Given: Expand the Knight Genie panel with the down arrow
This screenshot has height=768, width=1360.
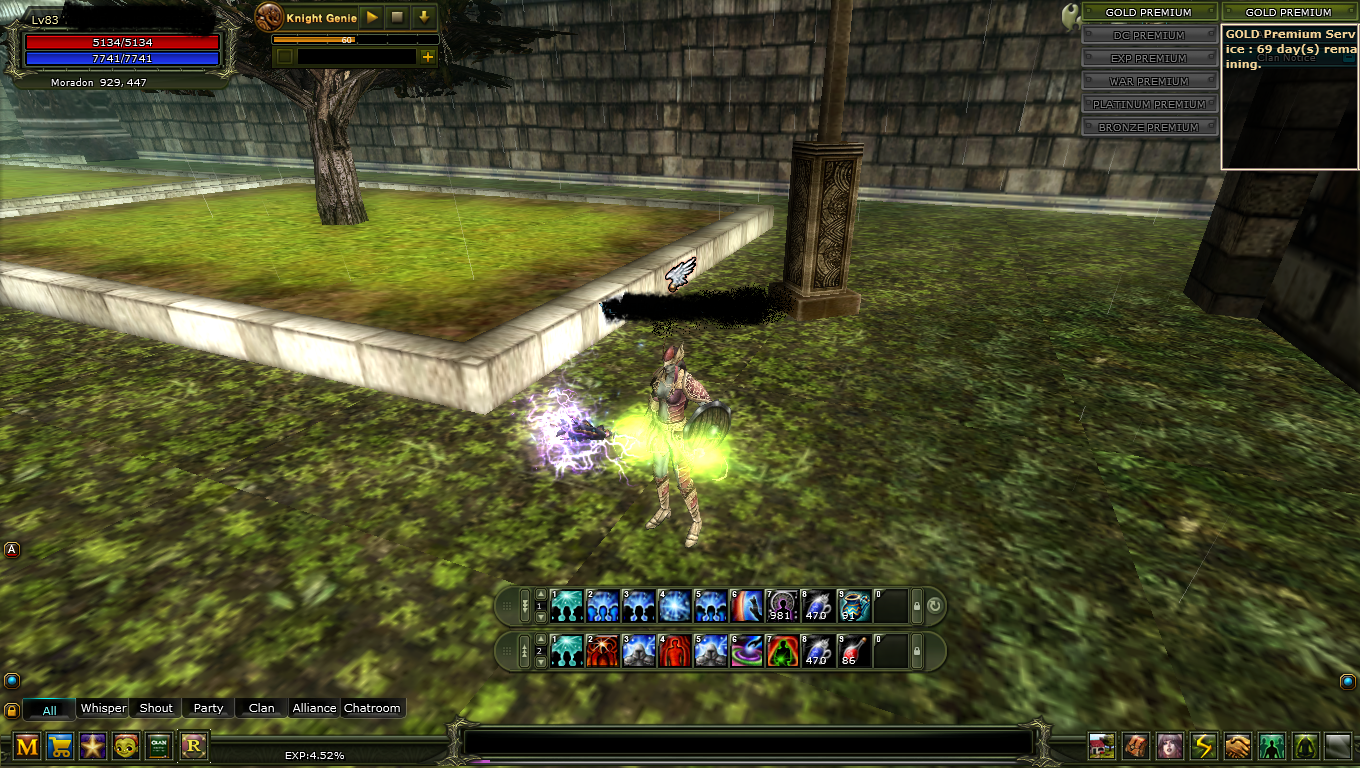Looking at the screenshot, I should [x=424, y=18].
